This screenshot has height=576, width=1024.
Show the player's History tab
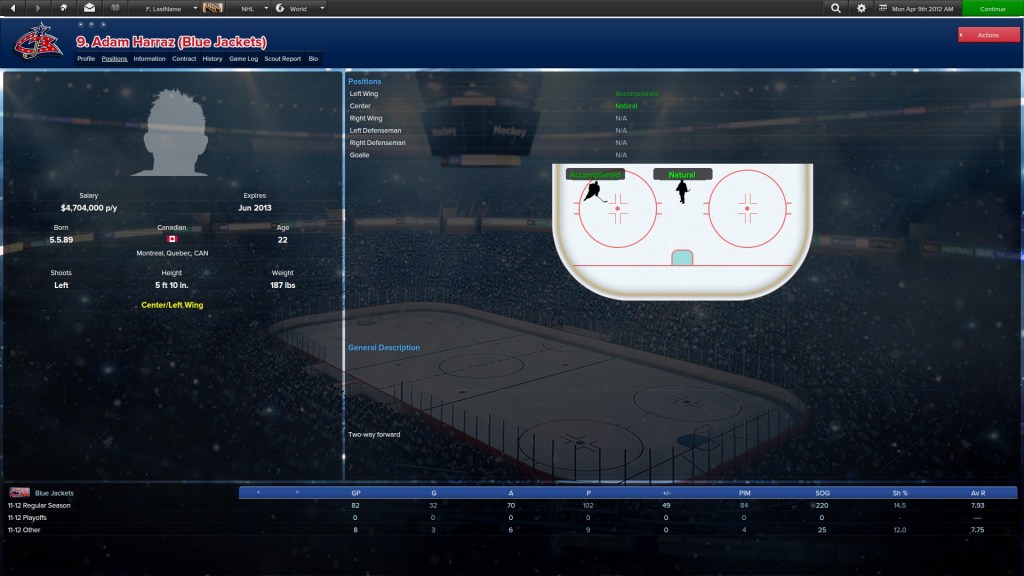[x=212, y=59]
